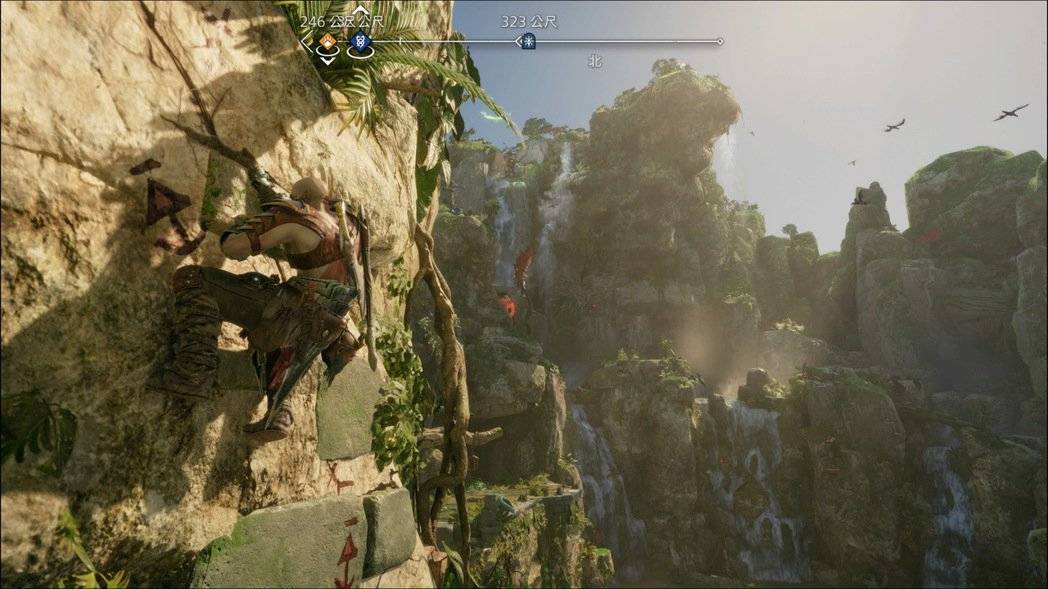1048x589 pixels.
Task: Select the orange diamond quest marker on compass
Action: coord(328,42)
